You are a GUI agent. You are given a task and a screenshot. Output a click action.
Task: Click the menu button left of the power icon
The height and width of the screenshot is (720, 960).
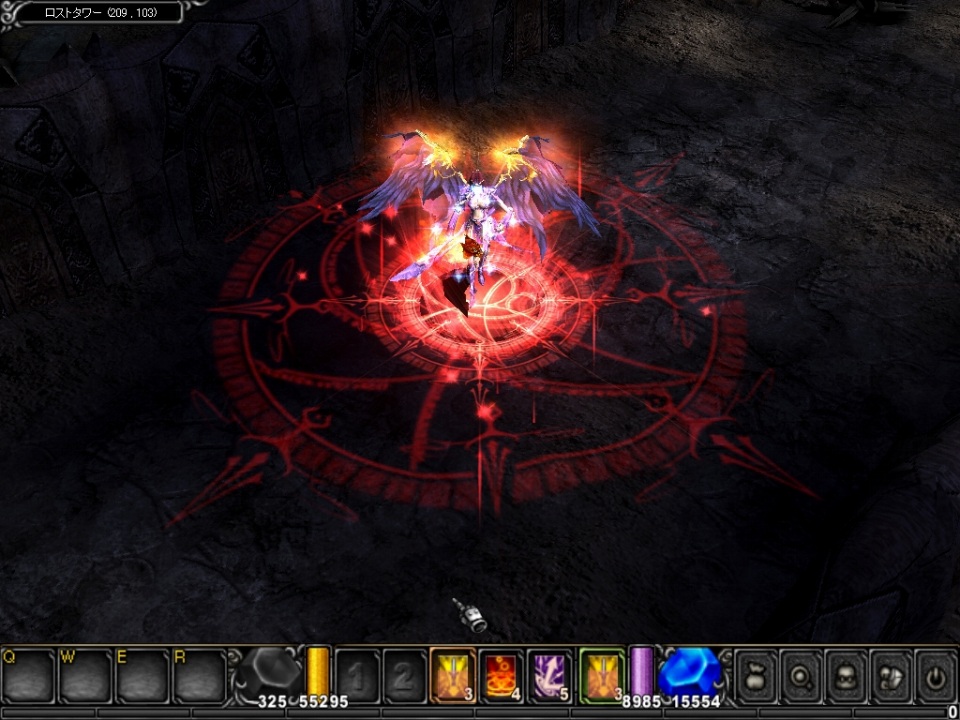tap(890, 676)
